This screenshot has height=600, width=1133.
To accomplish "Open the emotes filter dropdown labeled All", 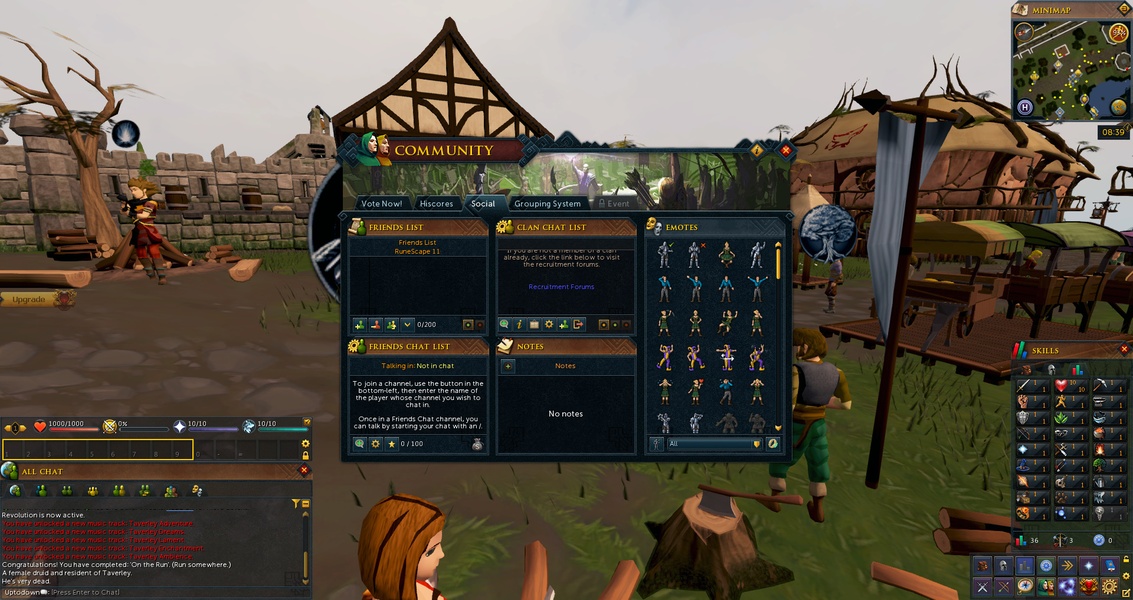I will coord(712,443).
